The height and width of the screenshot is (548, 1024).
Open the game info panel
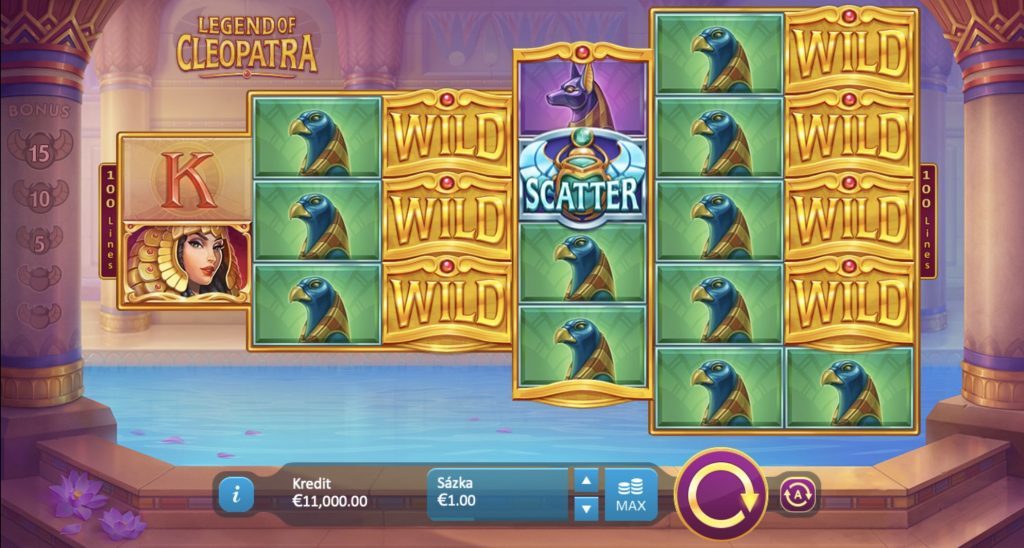click(235, 493)
